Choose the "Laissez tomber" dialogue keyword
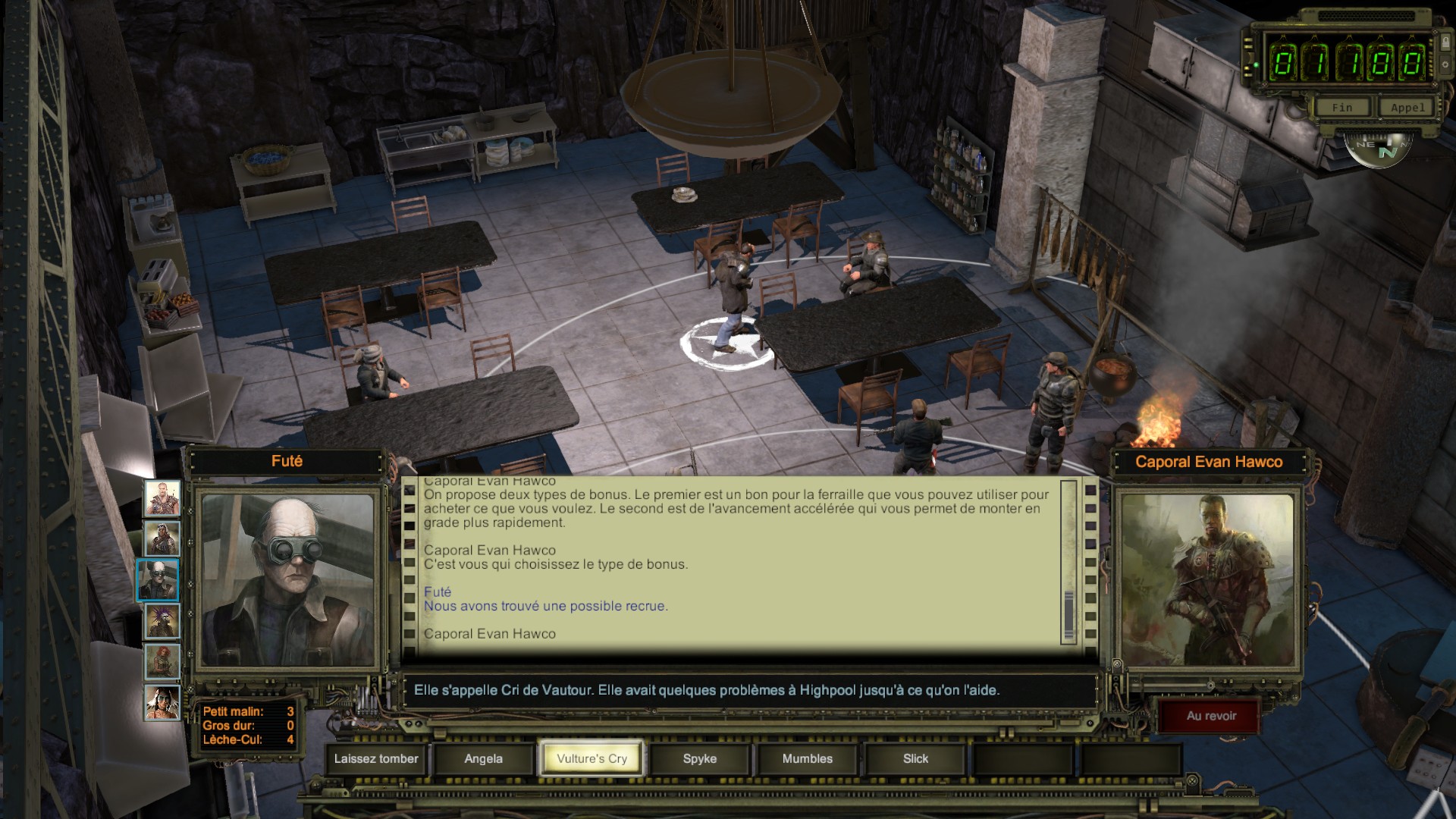The height and width of the screenshot is (819, 1456). [376, 758]
